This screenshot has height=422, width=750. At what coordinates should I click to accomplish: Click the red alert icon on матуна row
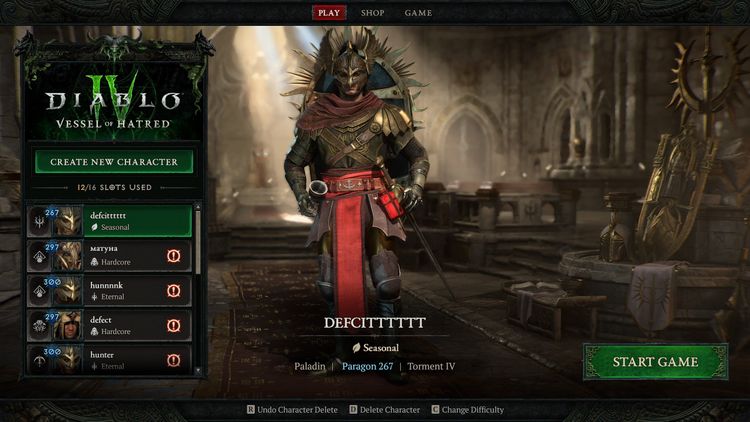[174, 256]
